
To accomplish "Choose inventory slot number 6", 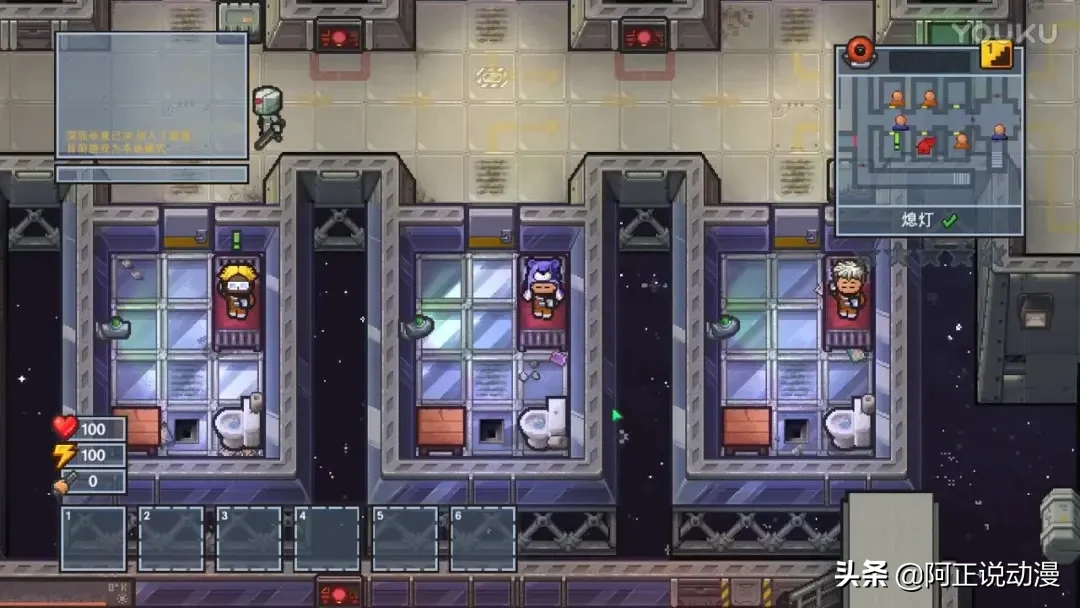I will (483, 539).
